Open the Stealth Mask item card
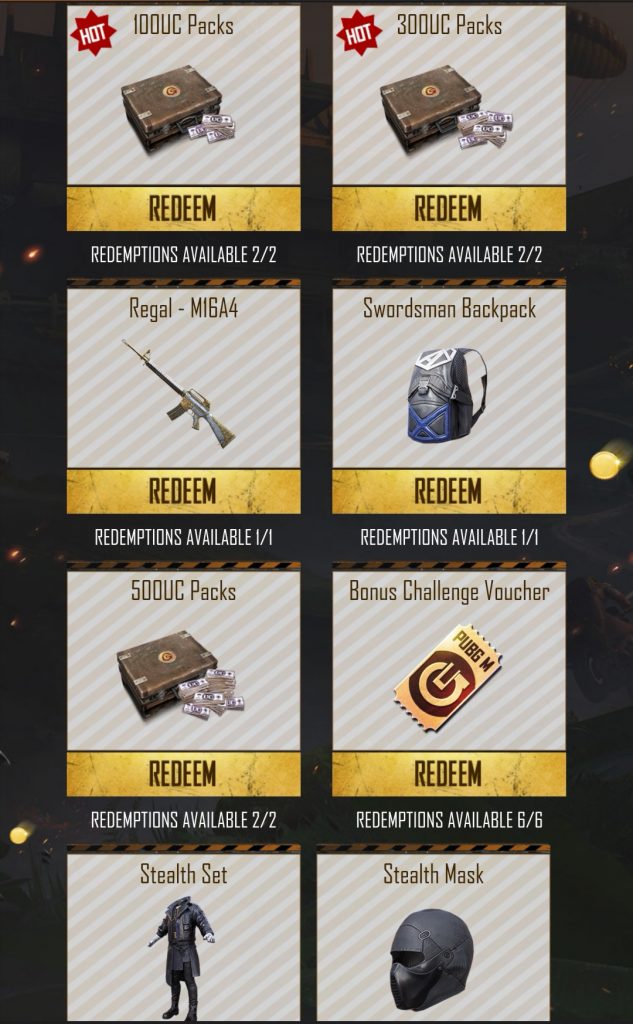 [433, 938]
